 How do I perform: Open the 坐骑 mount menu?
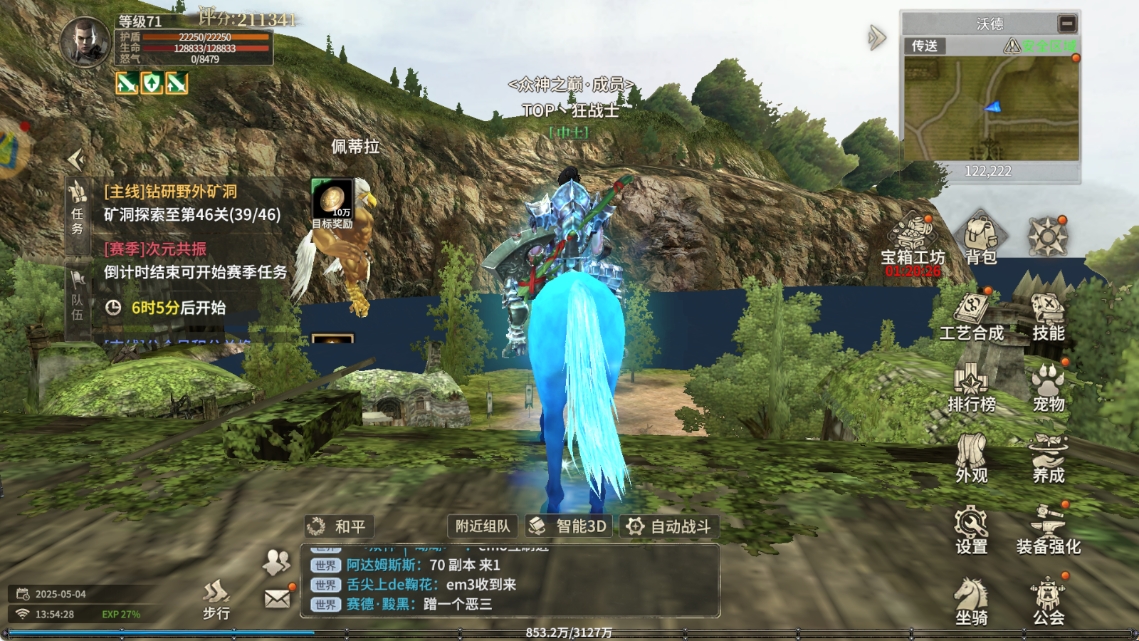(x=971, y=600)
